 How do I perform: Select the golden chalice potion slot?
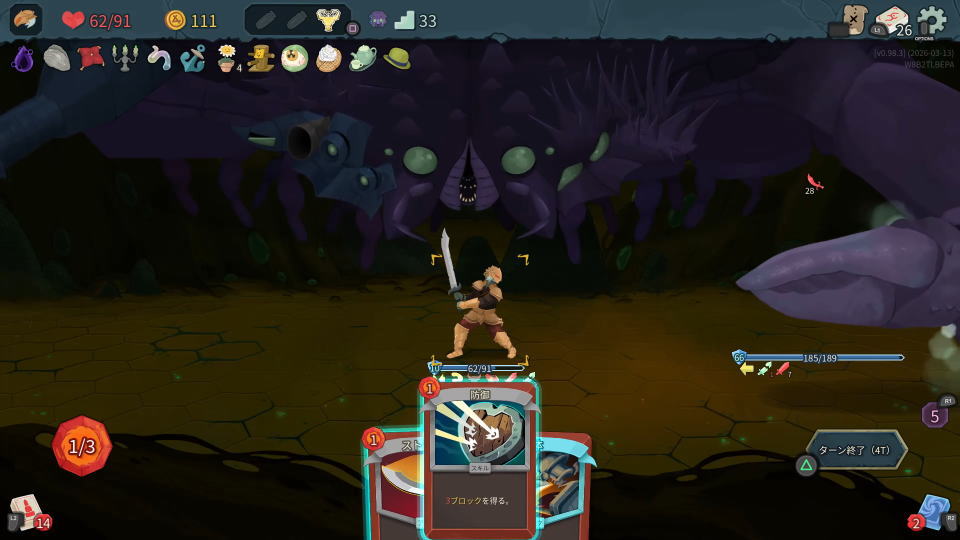[x=327, y=20]
